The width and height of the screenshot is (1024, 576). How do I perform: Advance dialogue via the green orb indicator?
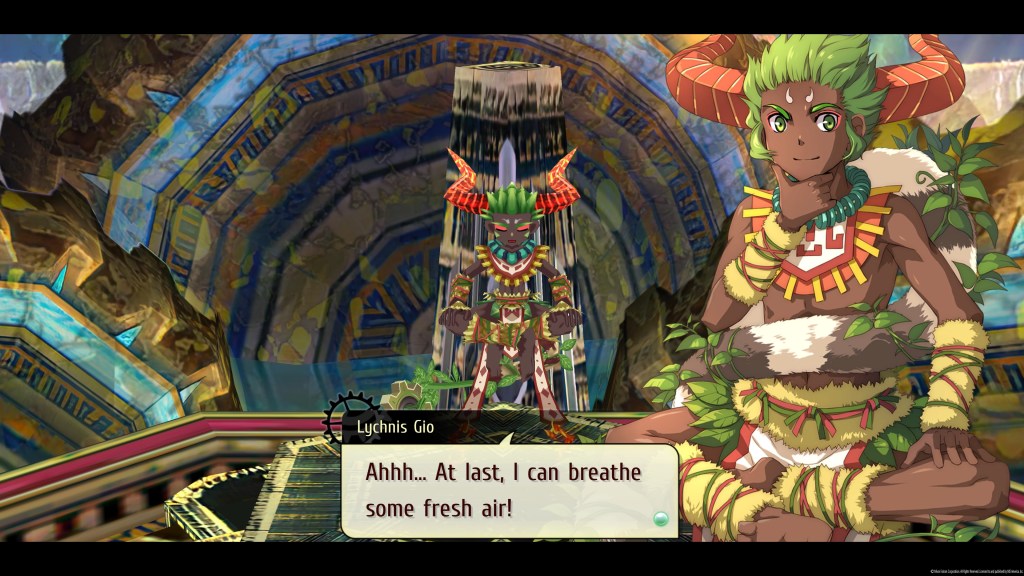coord(658,518)
